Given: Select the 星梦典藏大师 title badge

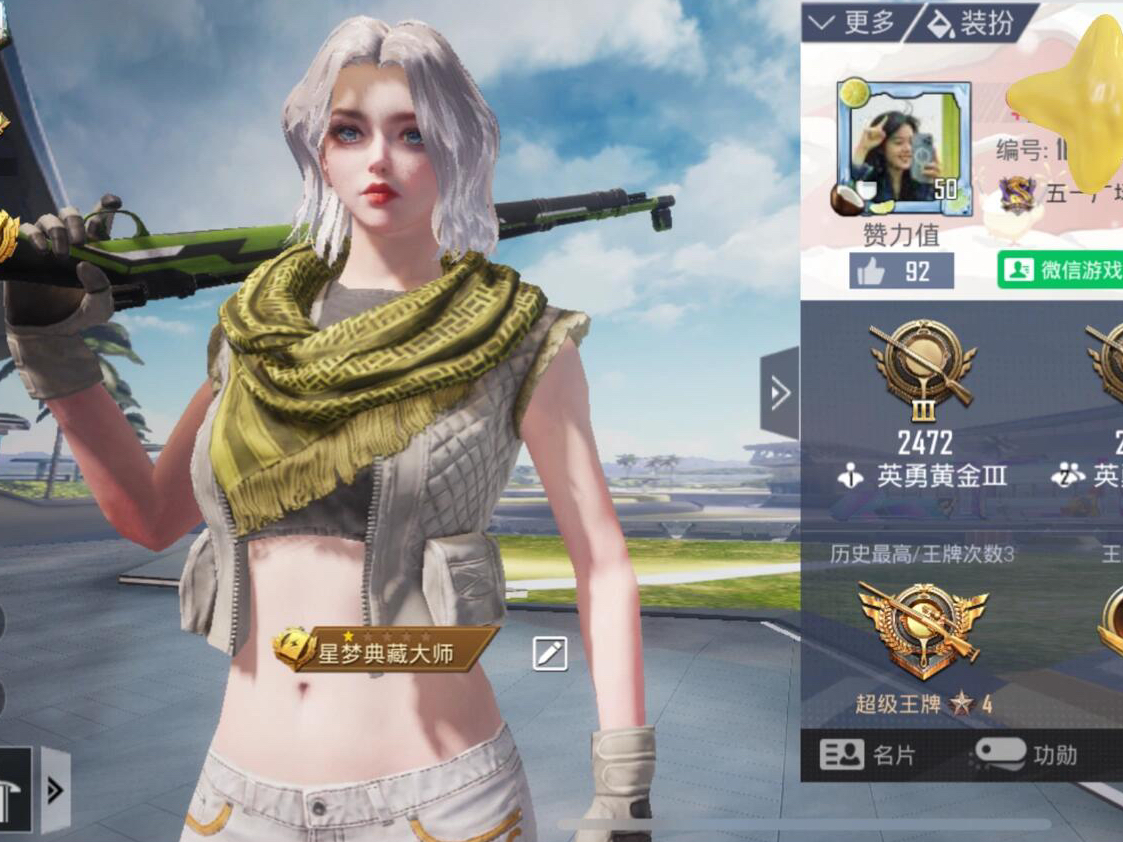Looking at the screenshot, I should 385,651.
